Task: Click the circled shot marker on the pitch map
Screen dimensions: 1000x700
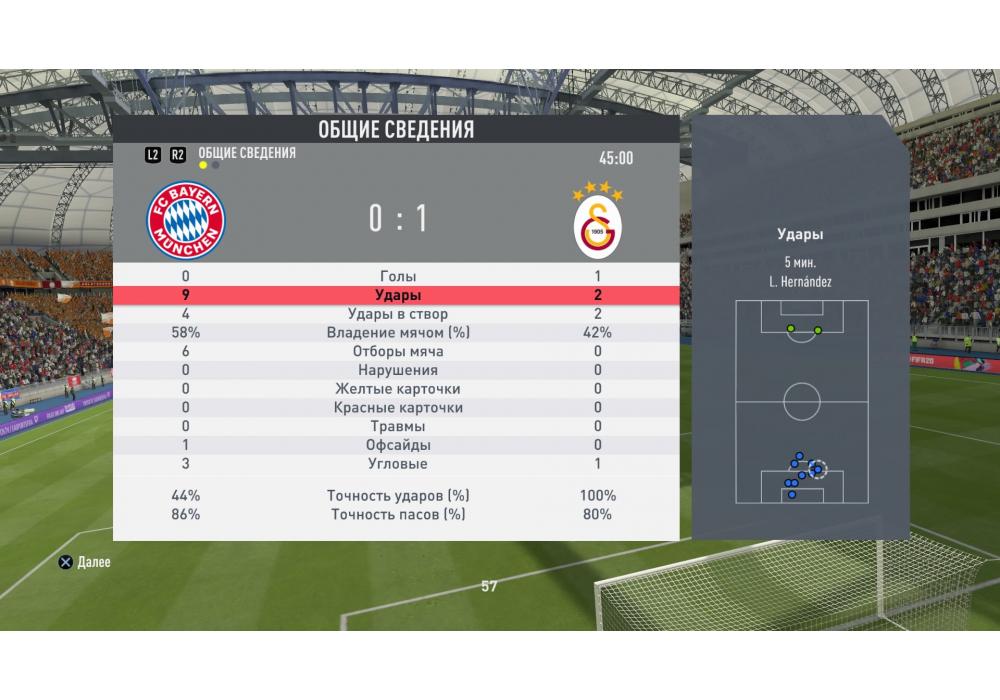Action: [x=818, y=468]
